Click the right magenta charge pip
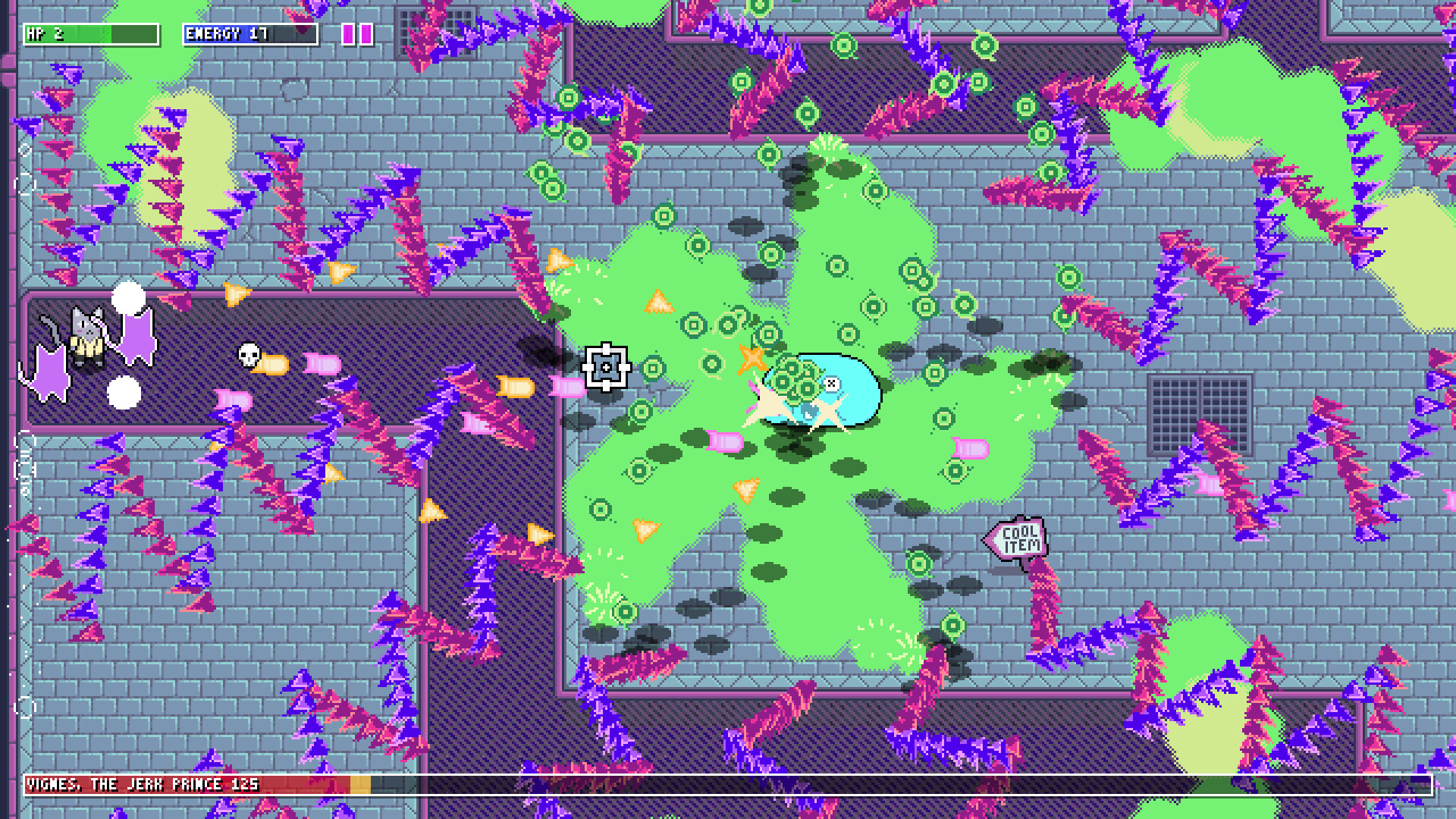1456x819 pixels. 365,33
